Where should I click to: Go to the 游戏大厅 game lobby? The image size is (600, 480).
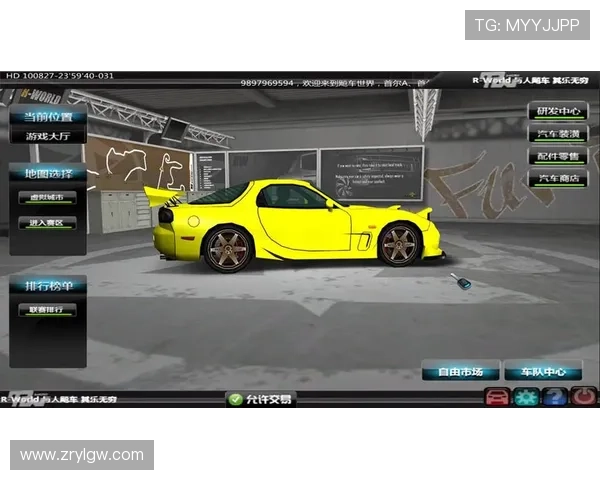47,135
